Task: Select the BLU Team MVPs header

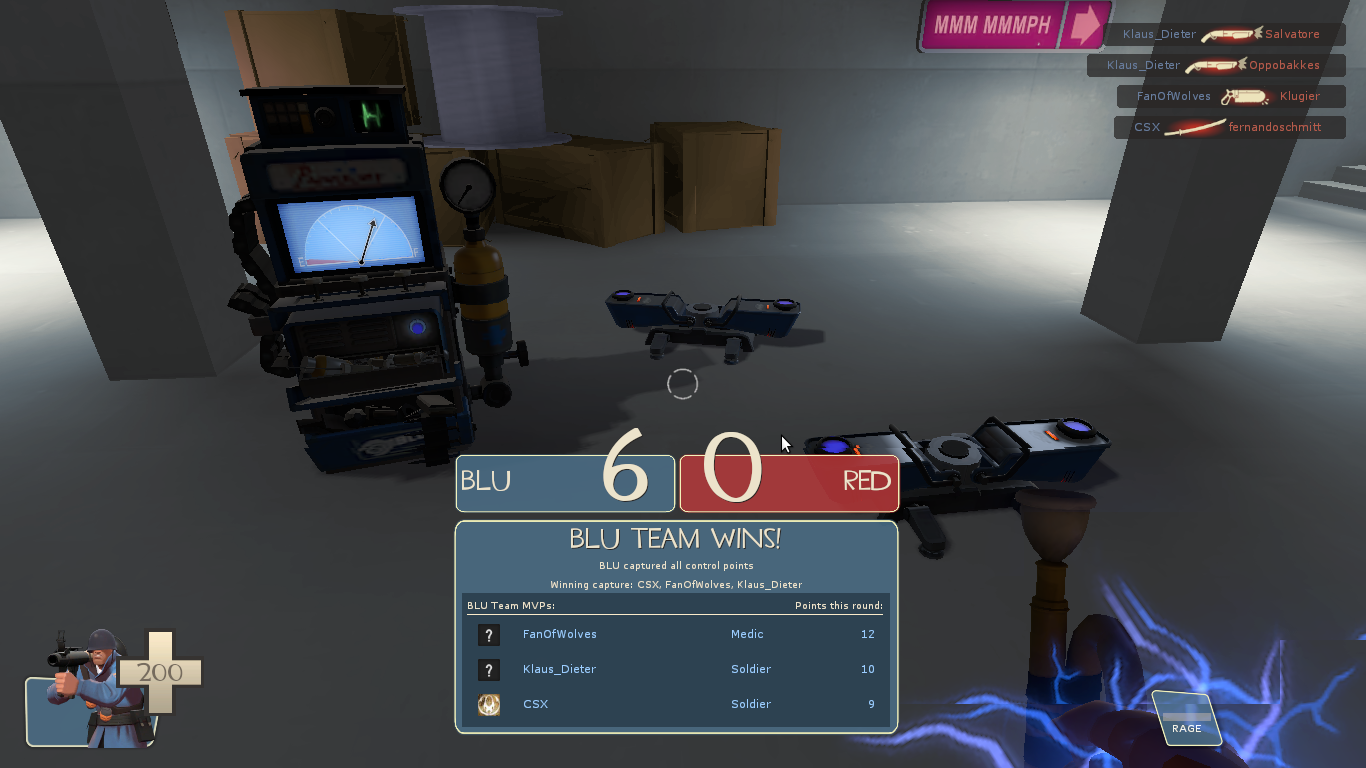Action: 510,605
